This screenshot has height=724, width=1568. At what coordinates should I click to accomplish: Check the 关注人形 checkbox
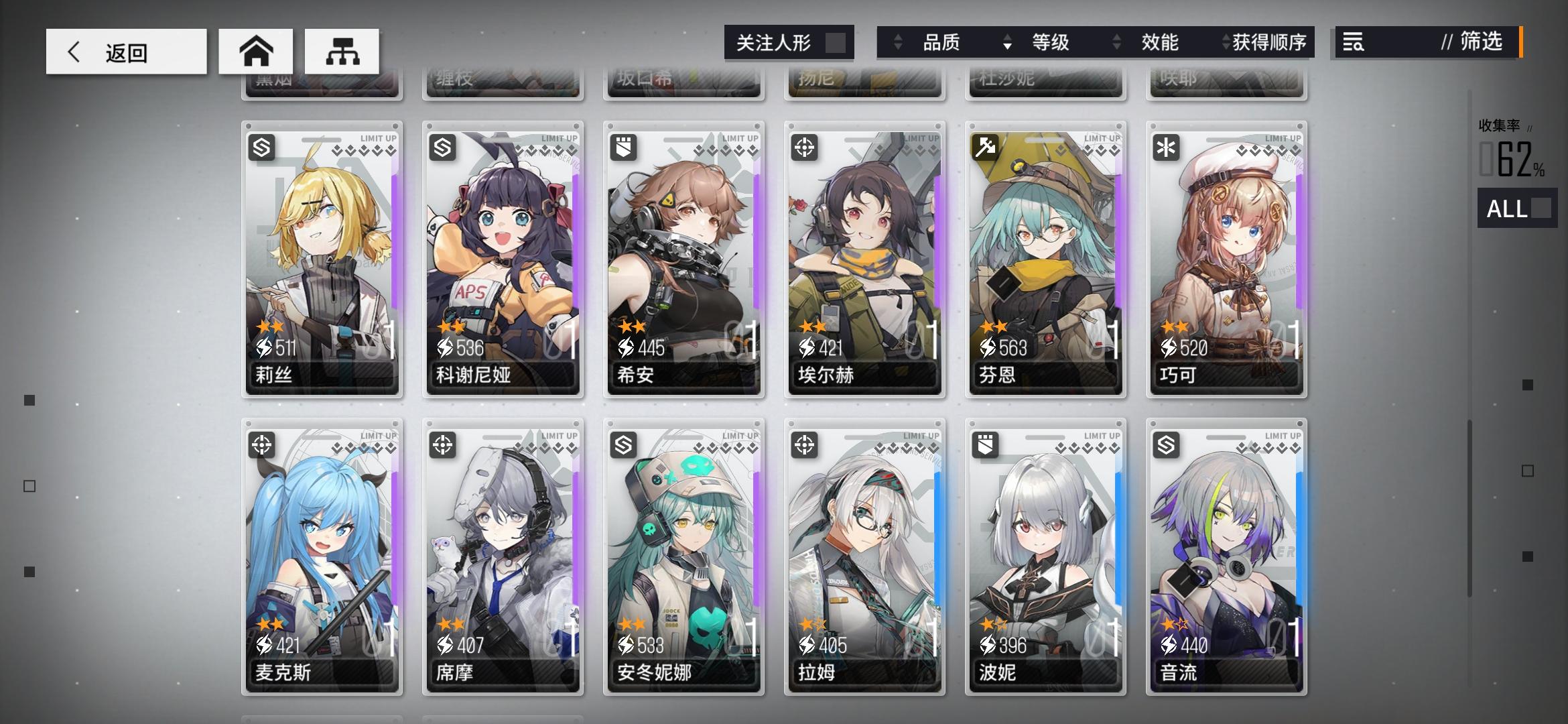click(836, 42)
